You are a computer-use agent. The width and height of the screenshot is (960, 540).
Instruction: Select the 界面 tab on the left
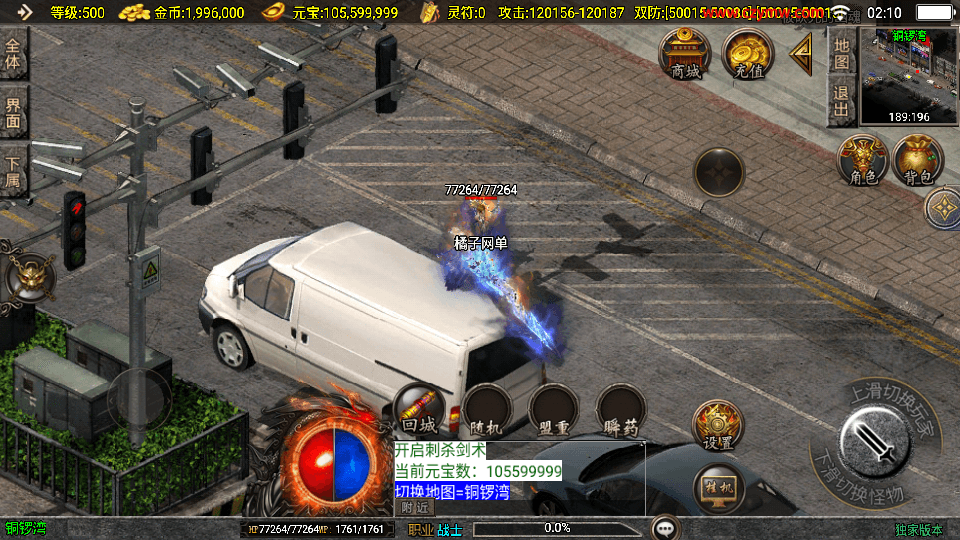[x=14, y=112]
